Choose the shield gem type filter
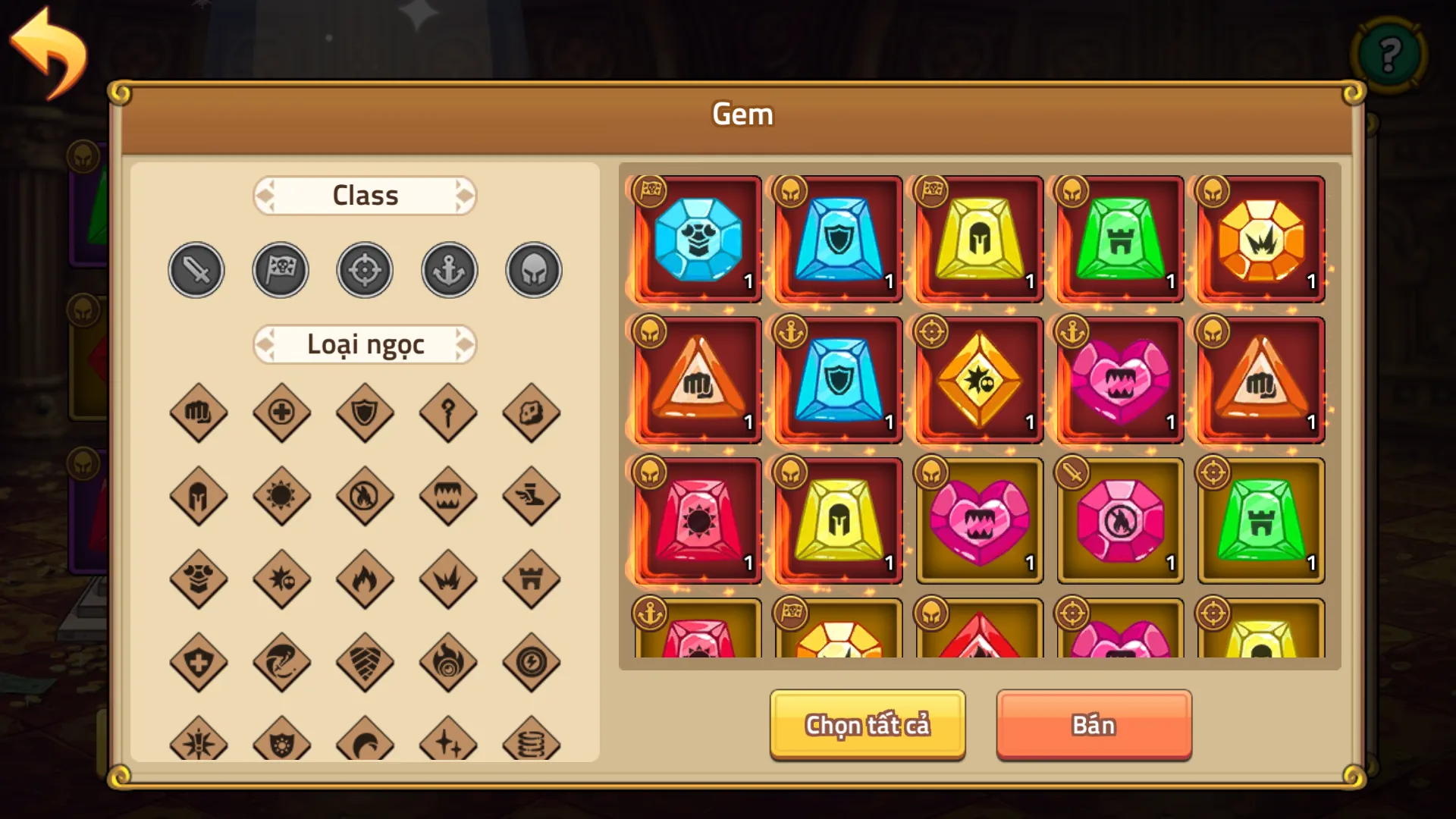The image size is (1456, 819). pyautogui.click(x=365, y=413)
